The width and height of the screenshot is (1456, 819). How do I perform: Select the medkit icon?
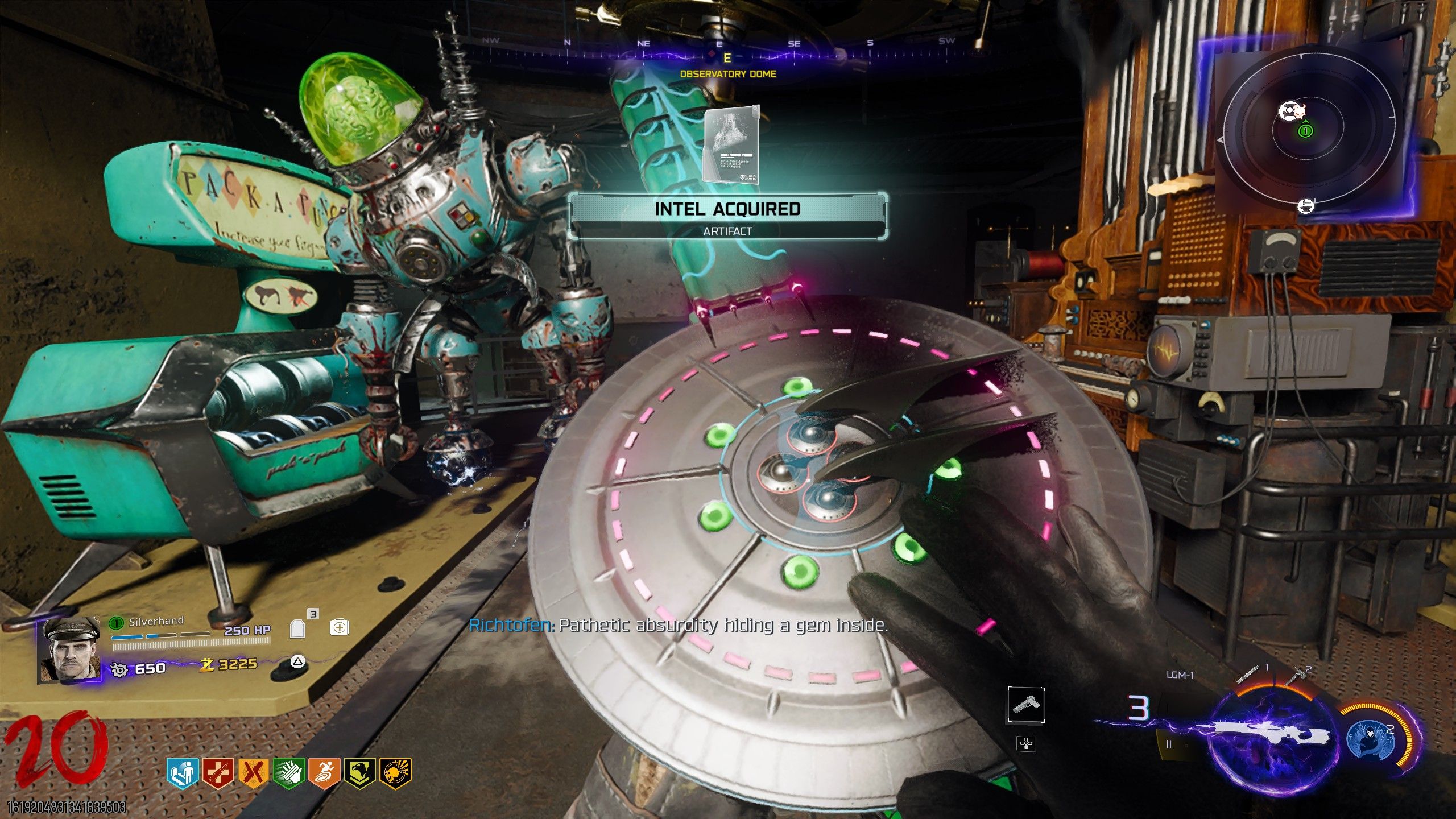tap(340, 627)
